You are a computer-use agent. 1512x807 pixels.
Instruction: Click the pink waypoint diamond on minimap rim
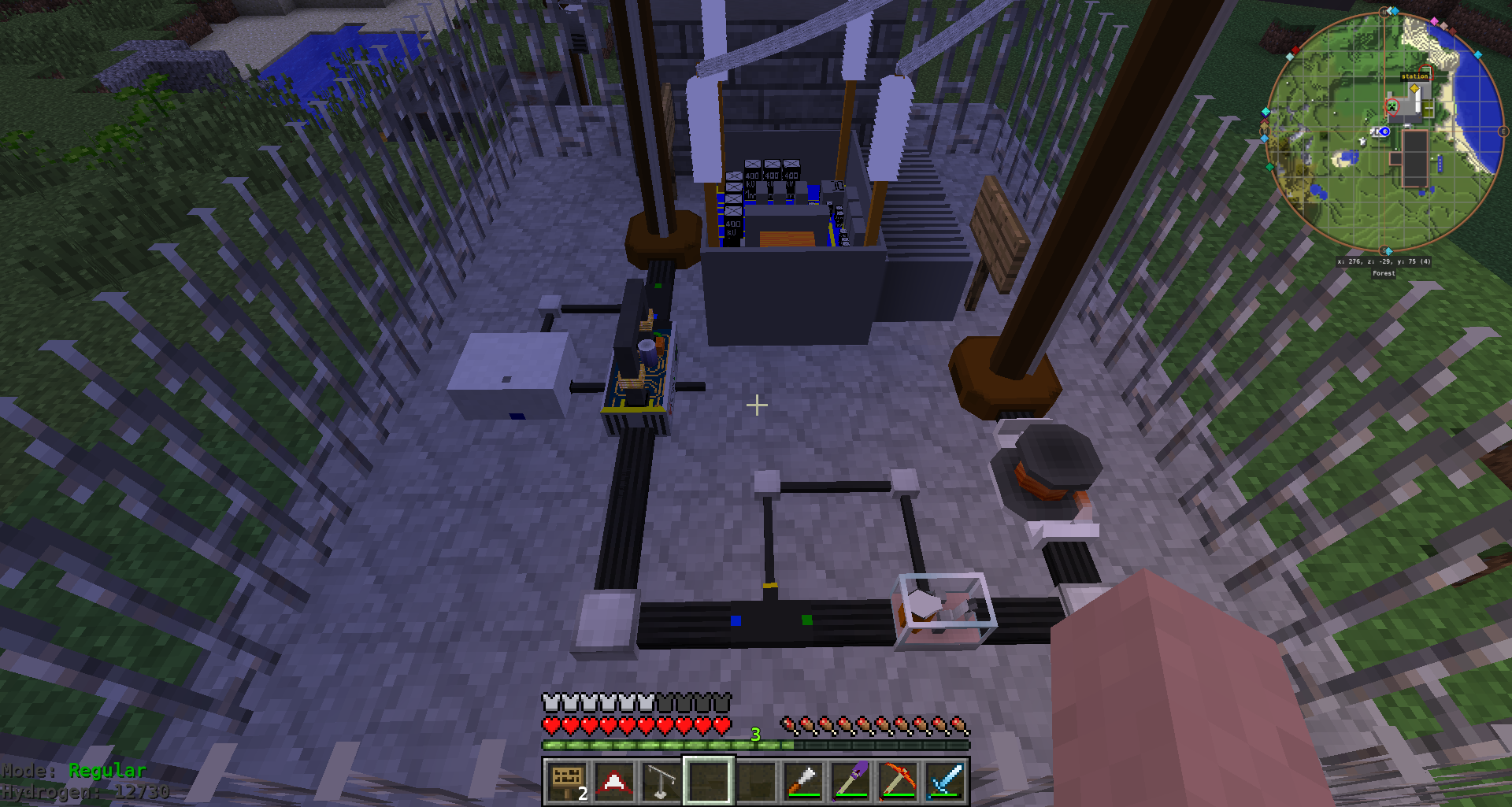point(1434,20)
